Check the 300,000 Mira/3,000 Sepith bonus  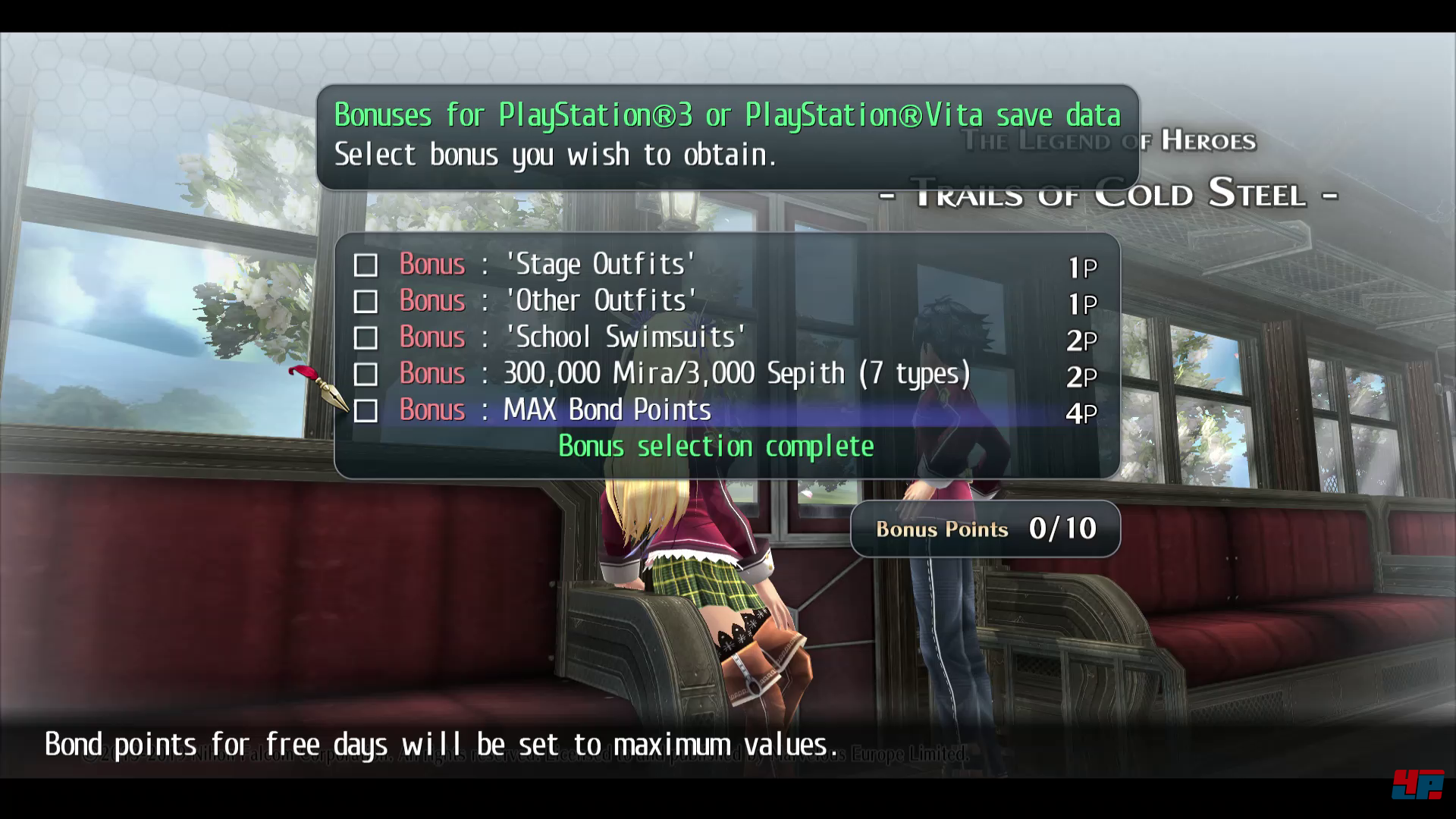366,375
